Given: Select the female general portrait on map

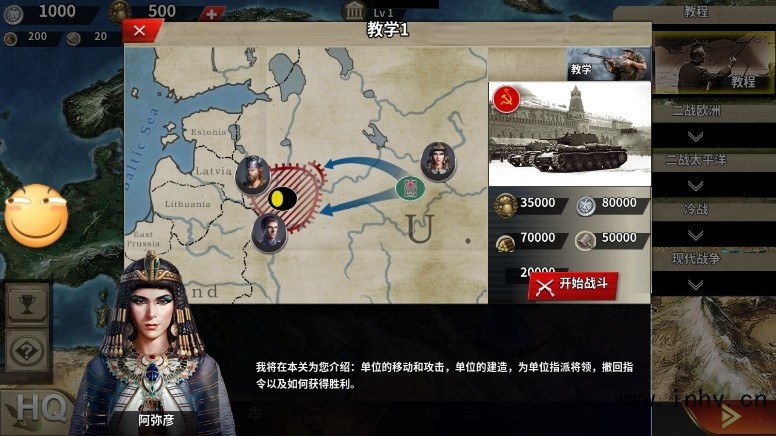Looking at the screenshot, I should coord(438,160).
